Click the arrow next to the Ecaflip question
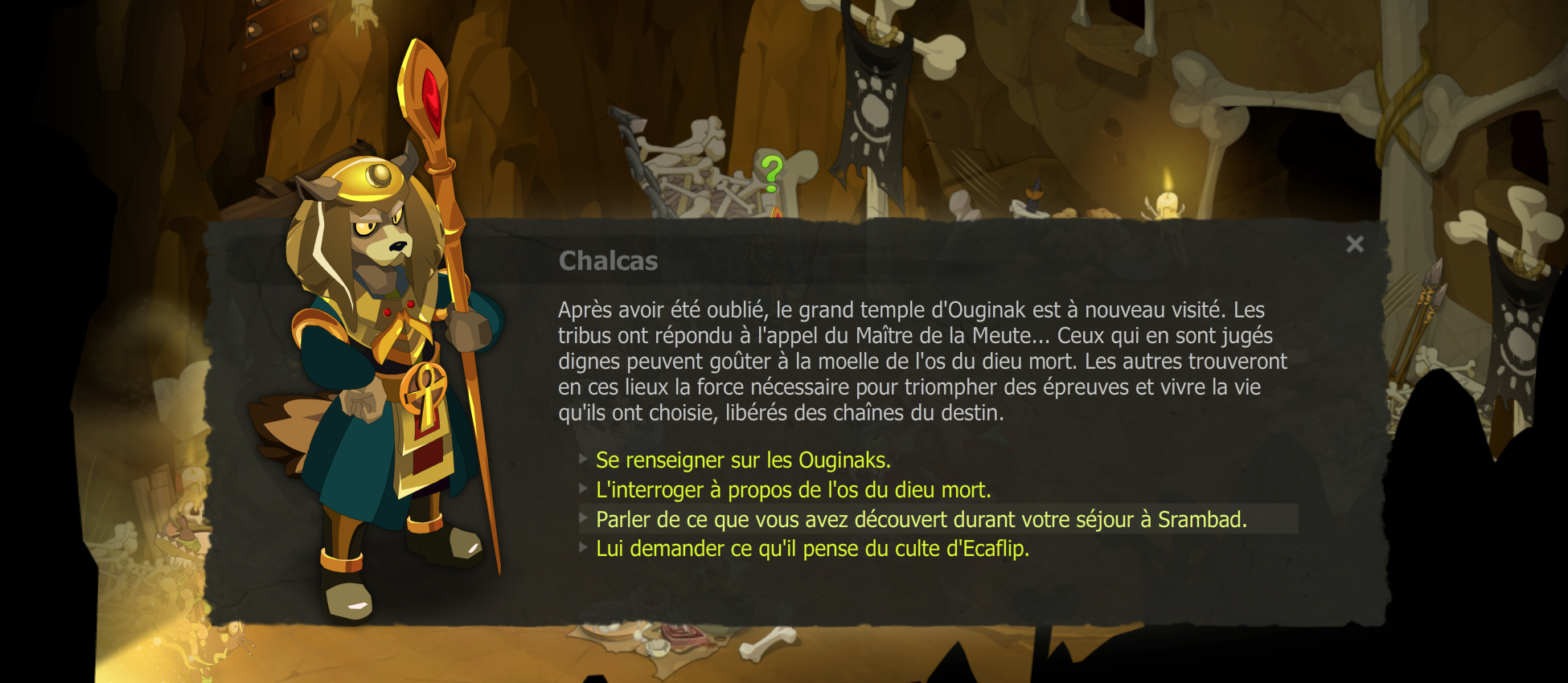1568x683 pixels. 583,548
